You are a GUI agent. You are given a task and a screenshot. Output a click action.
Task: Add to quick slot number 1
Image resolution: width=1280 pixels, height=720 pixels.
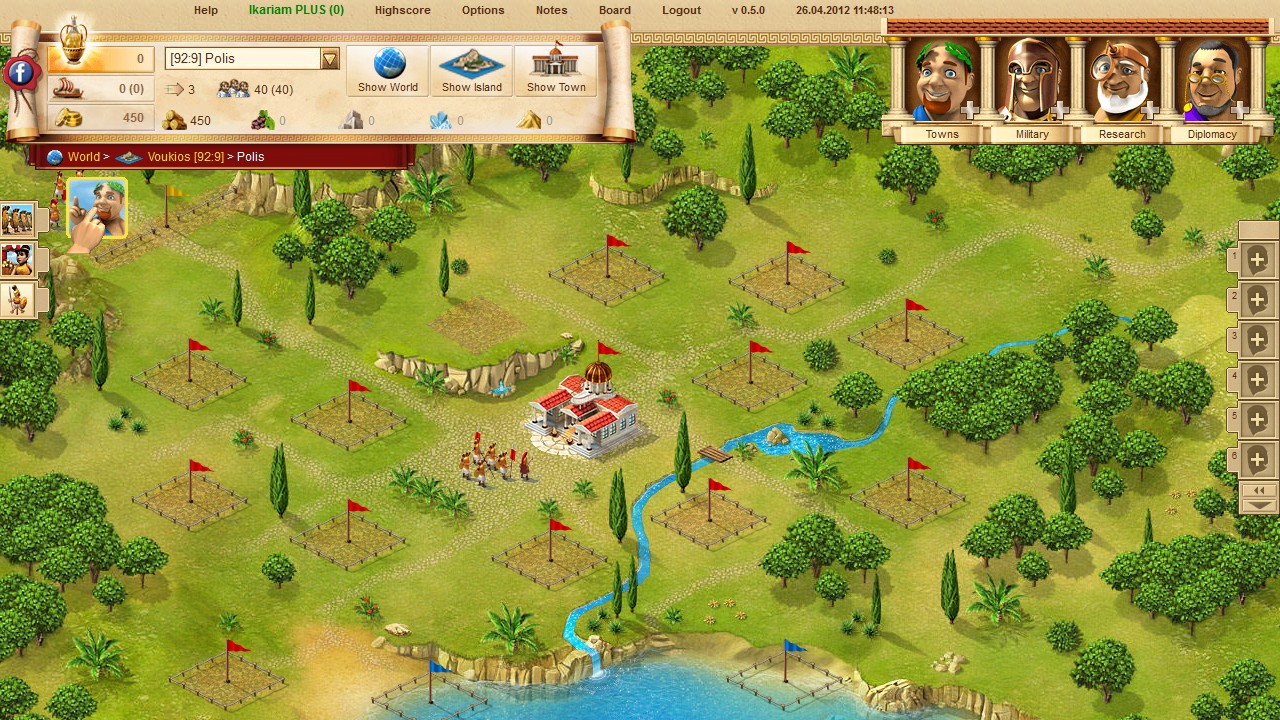pyautogui.click(x=1257, y=260)
